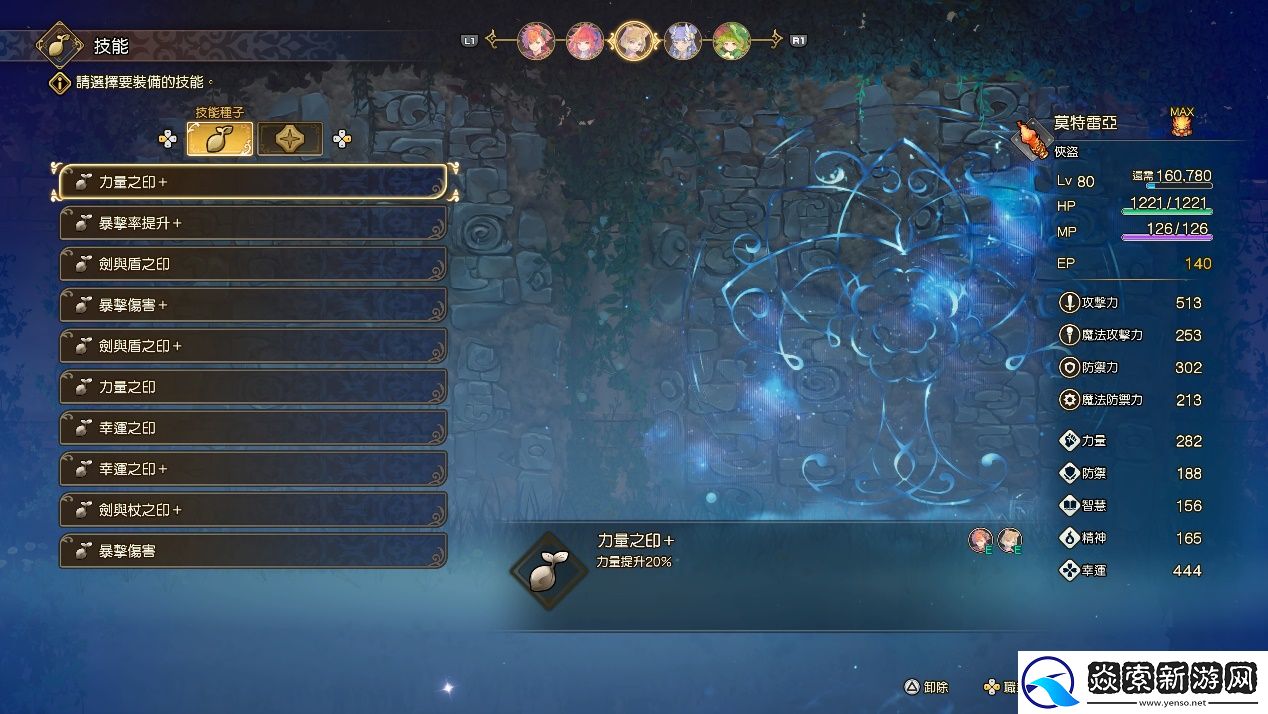This screenshot has height=714, width=1268.
Task: Select the blue-haired character portrait
Action: tap(682, 41)
